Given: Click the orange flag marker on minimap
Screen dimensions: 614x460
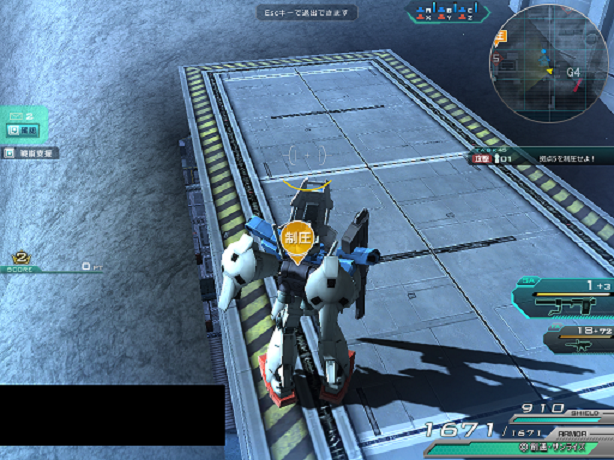Looking at the screenshot, I should click(501, 37).
